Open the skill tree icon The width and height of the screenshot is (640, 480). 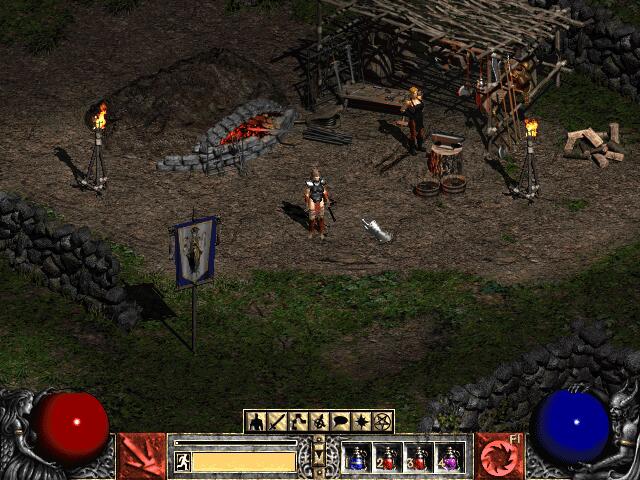pos(298,422)
